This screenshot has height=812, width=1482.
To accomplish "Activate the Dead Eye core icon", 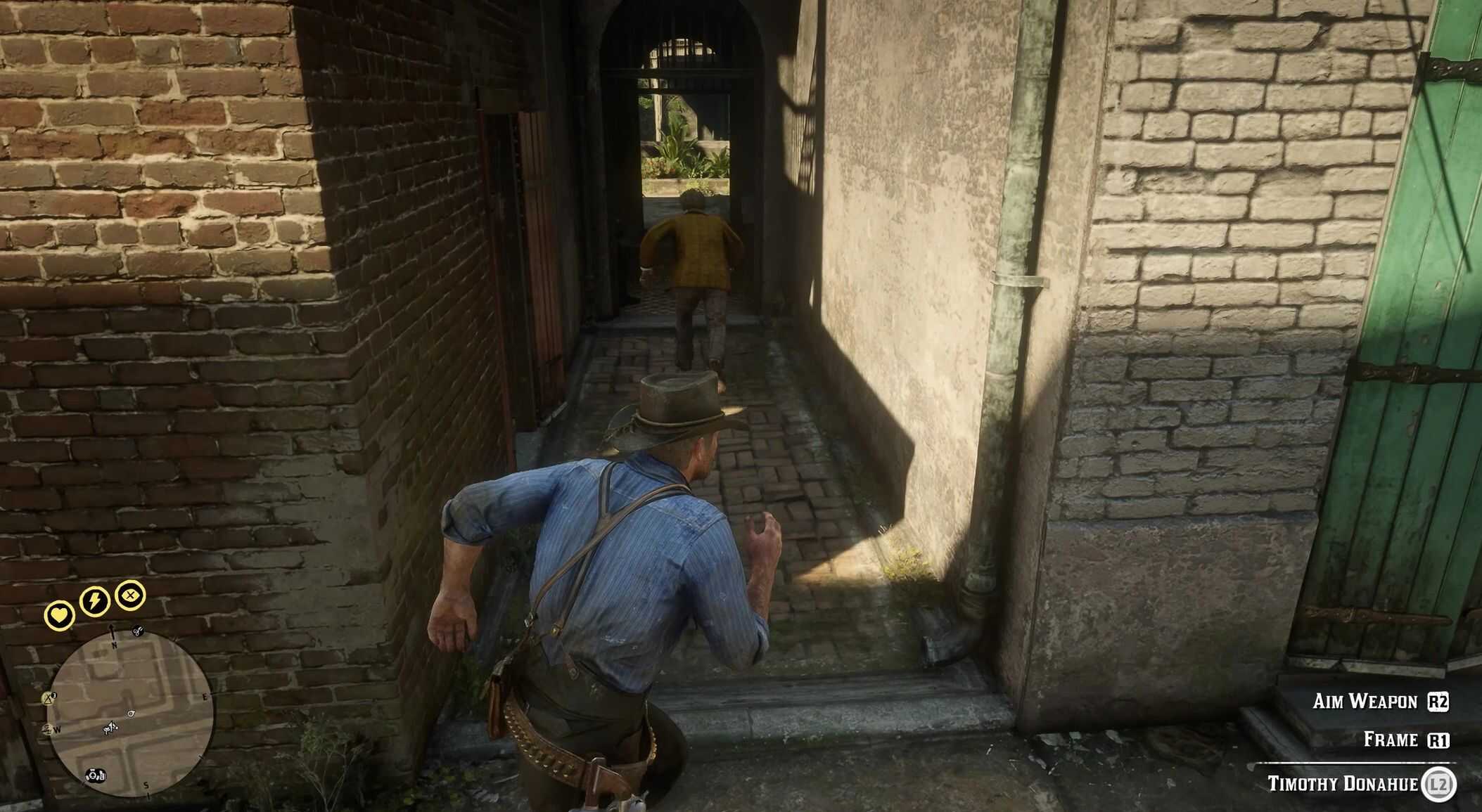I will 130,596.
